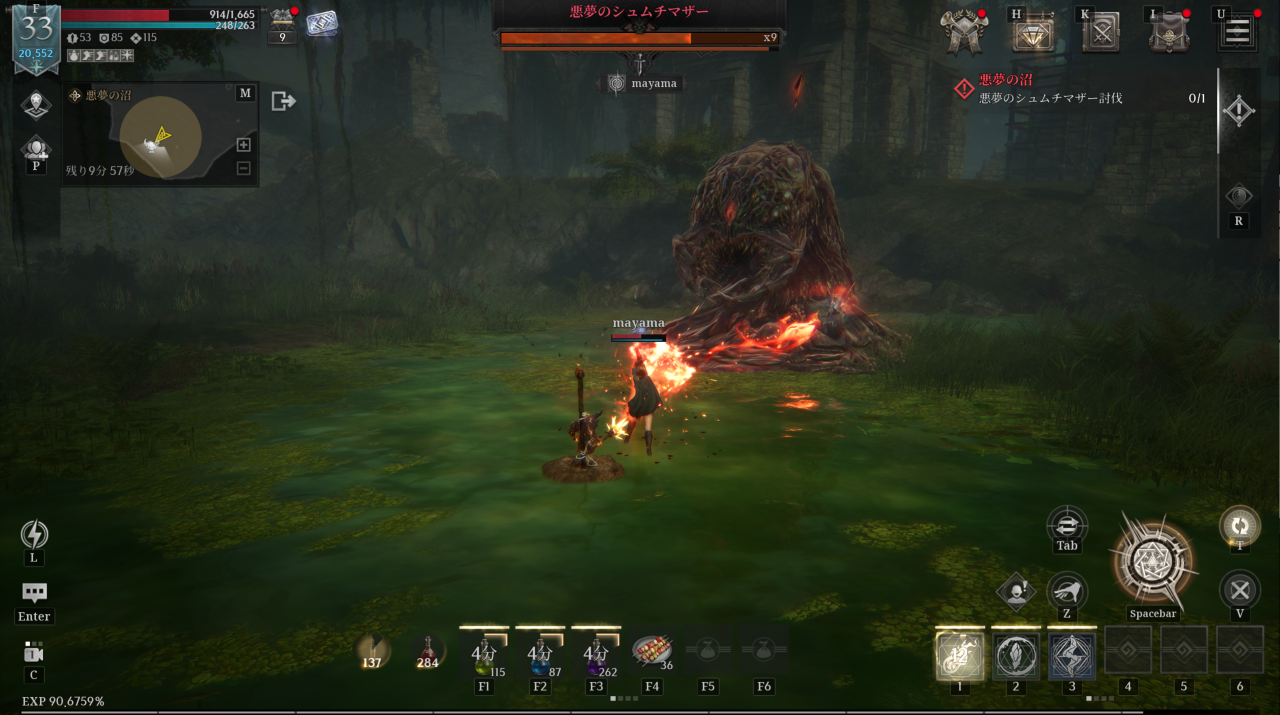This screenshot has height=715, width=1280.
Task: Open the backpack inventory icon
Action: [x=1168, y=33]
